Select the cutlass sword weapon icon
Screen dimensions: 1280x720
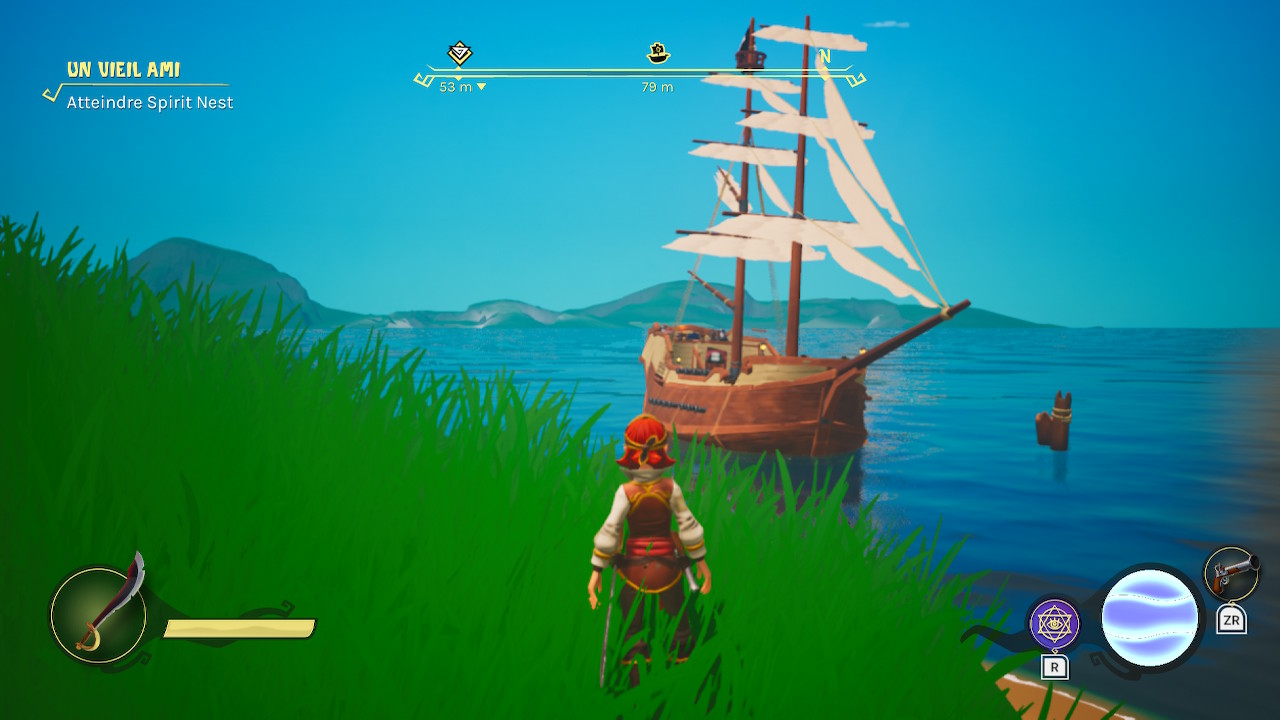click(x=98, y=614)
